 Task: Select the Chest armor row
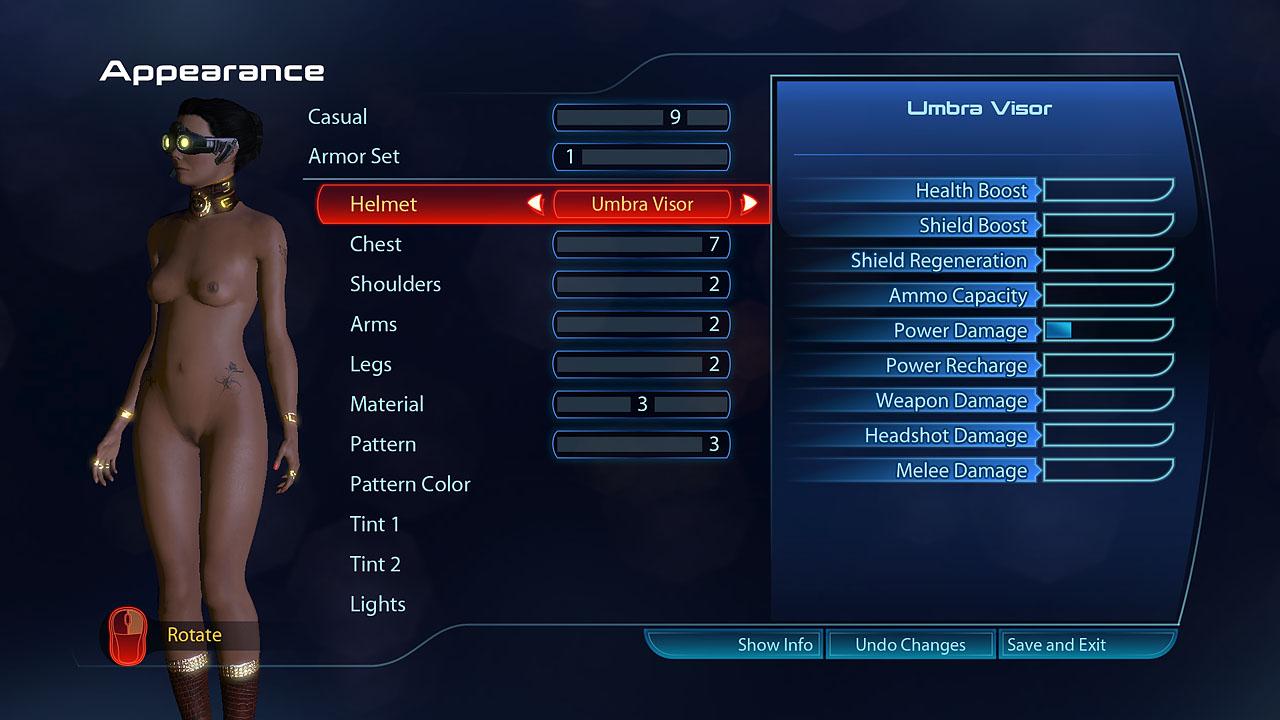tap(376, 244)
